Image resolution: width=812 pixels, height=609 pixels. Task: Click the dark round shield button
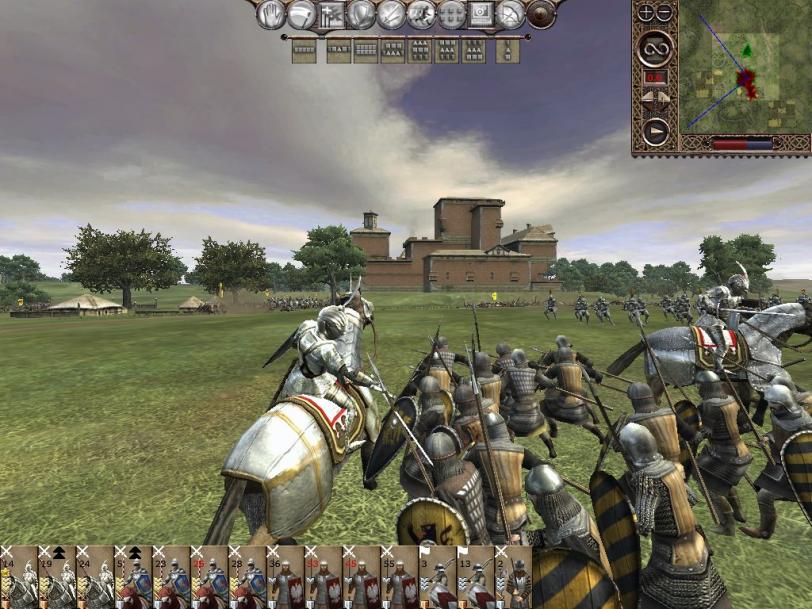tap(541, 14)
